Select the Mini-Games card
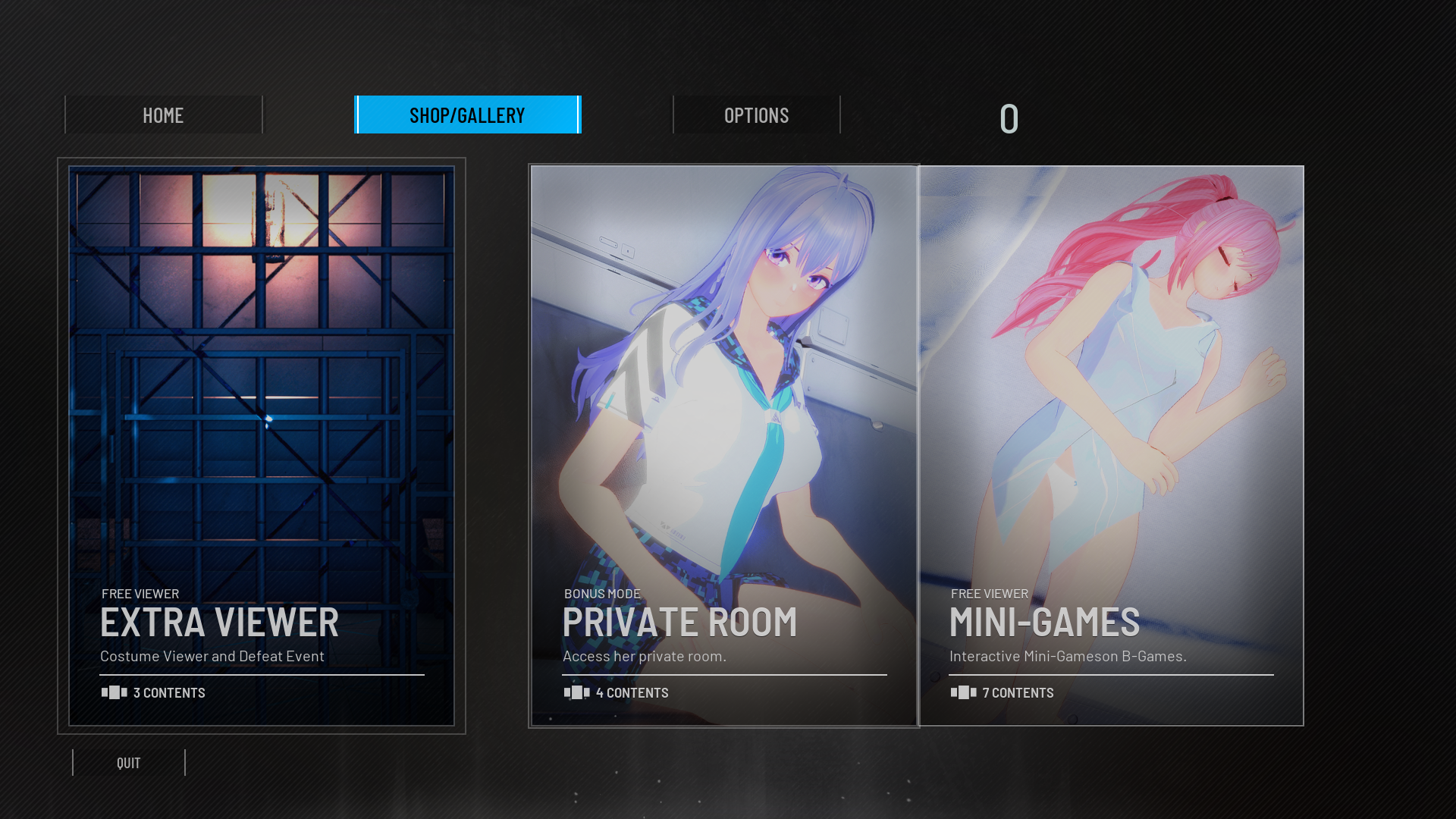This screenshot has width=1456, height=819. 1111,446
